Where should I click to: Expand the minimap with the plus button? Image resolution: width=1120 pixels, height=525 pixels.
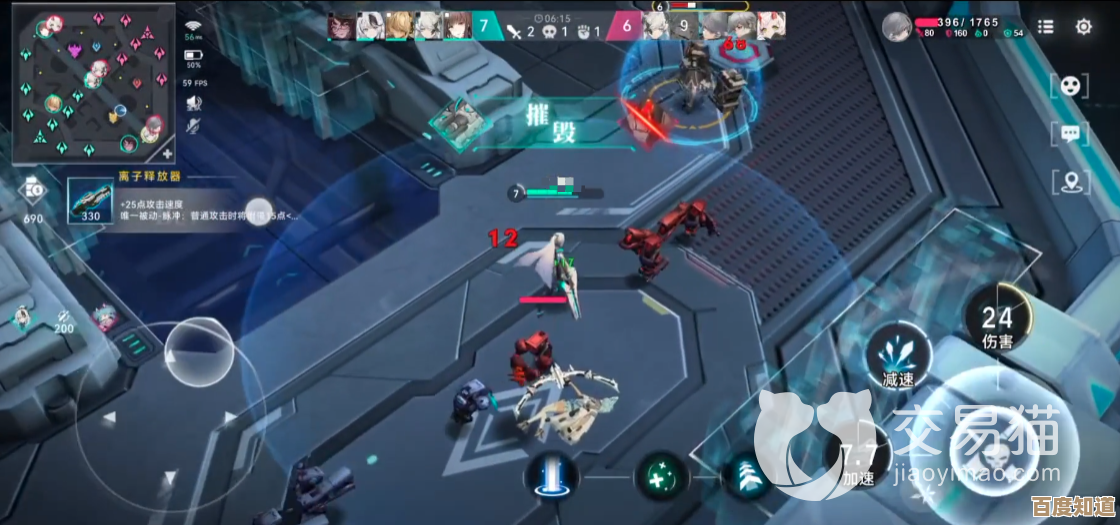click(x=166, y=154)
